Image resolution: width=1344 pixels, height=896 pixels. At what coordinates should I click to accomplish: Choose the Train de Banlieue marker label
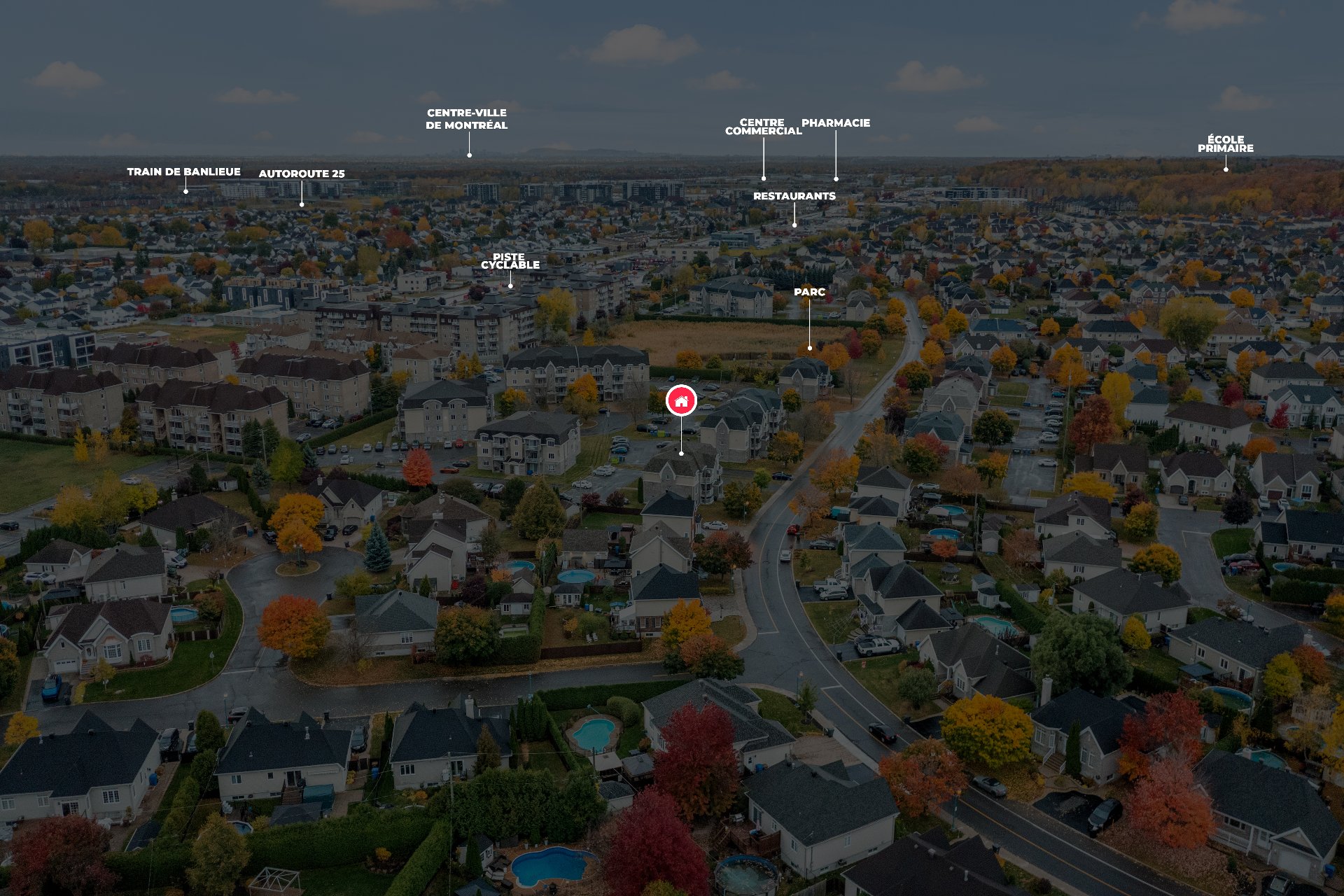pyautogui.click(x=183, y=171)
